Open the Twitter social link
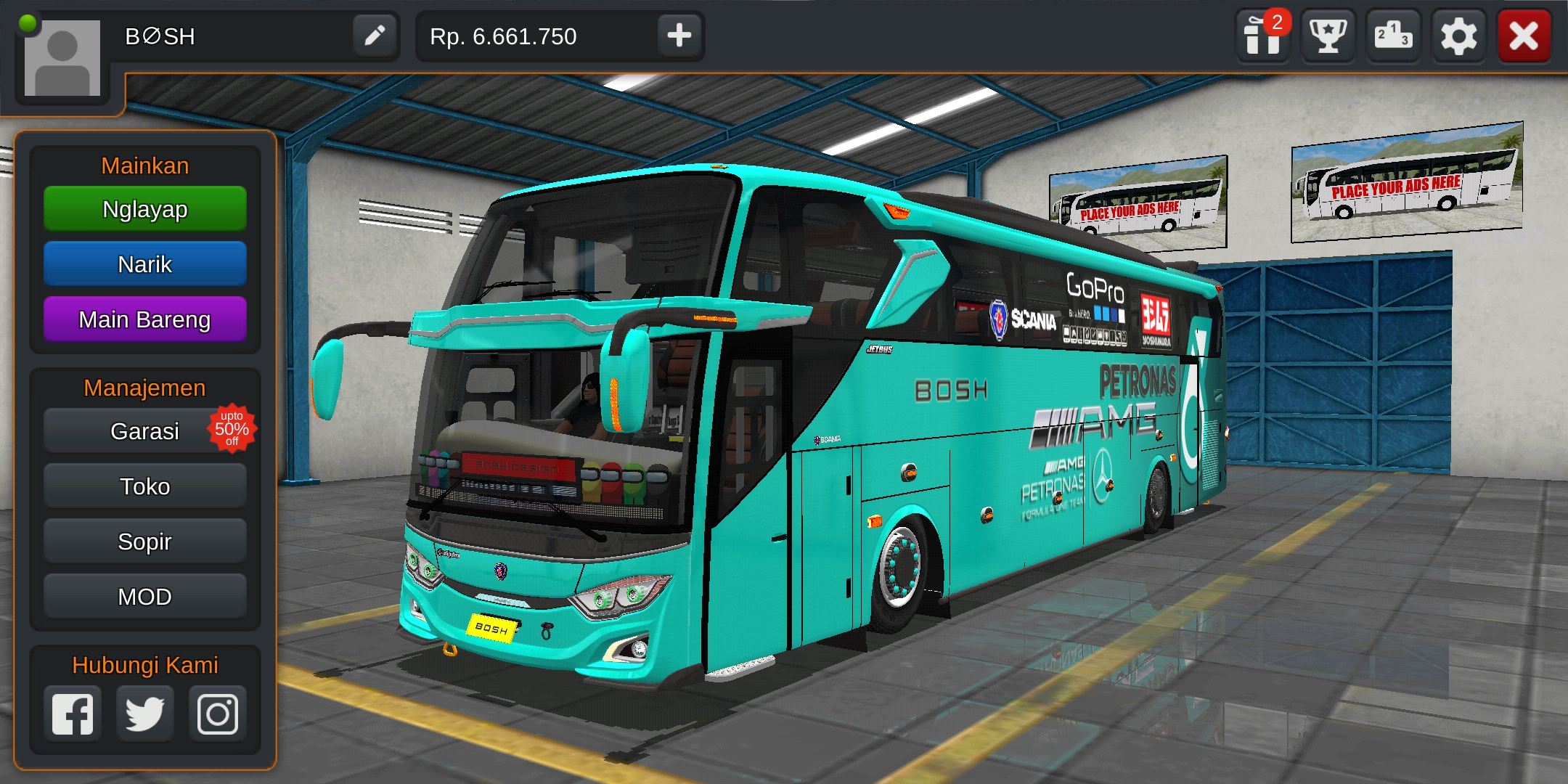1568x784 pixels. [144, 713]
